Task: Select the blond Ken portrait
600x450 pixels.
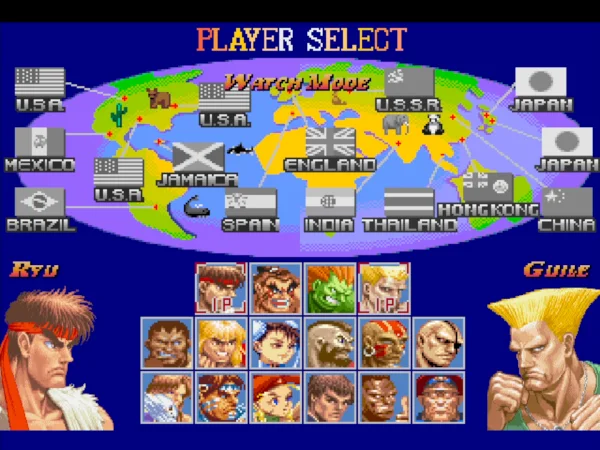Action: tap(220, 343)
